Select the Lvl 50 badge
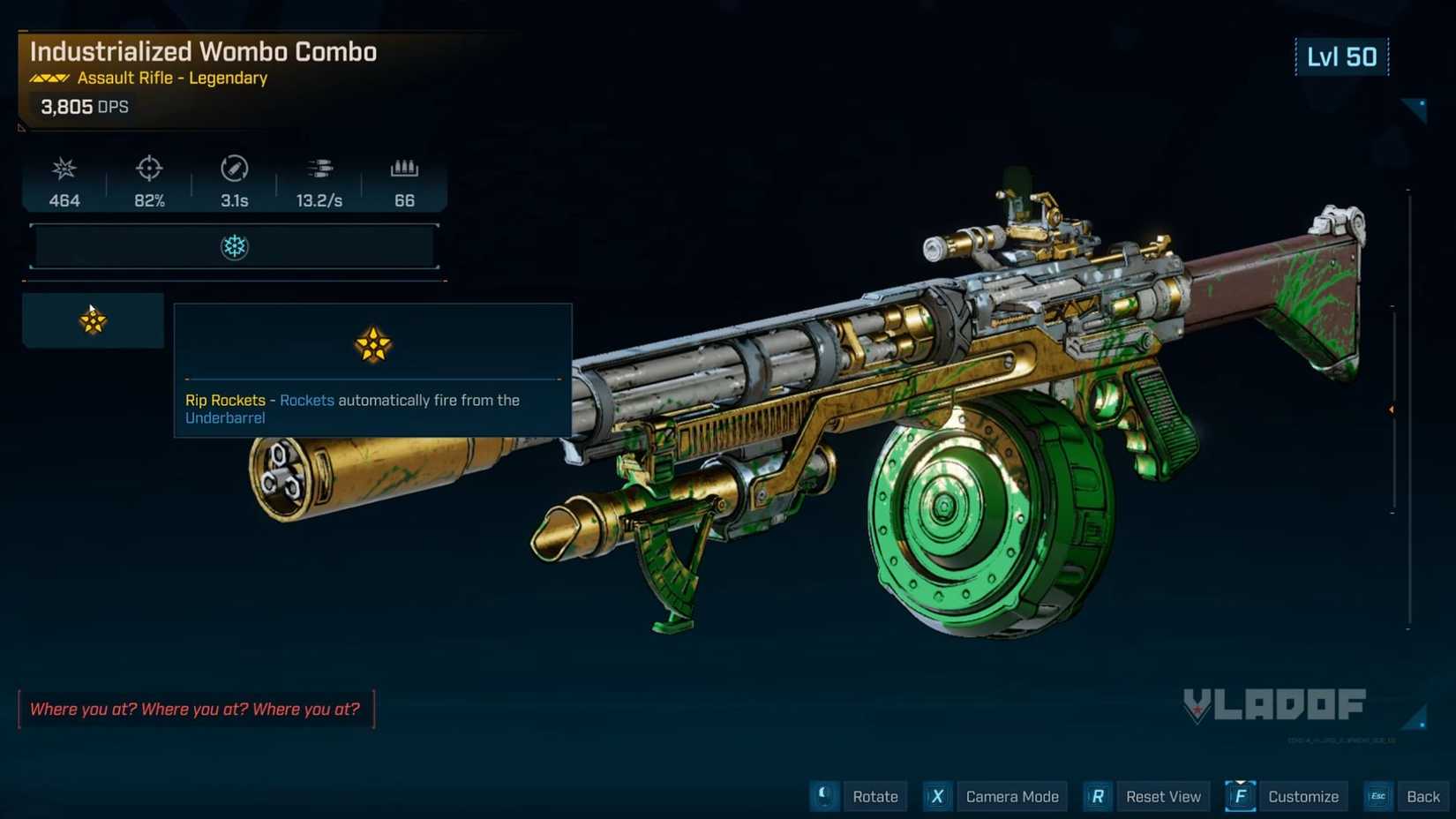 (x=1342, y=56)
